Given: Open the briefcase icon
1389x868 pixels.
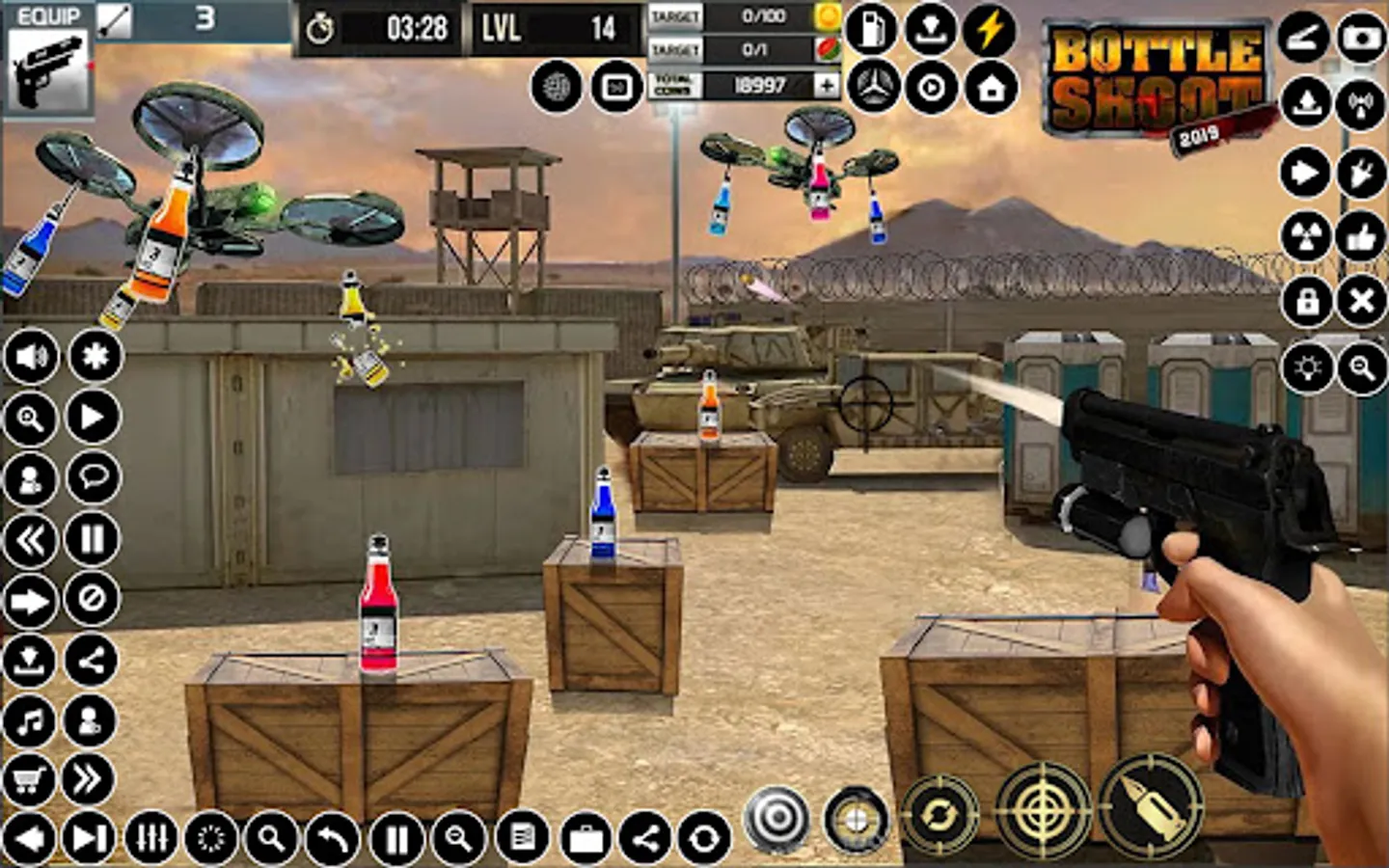Looking at the screenshot, I should (586, 839).
